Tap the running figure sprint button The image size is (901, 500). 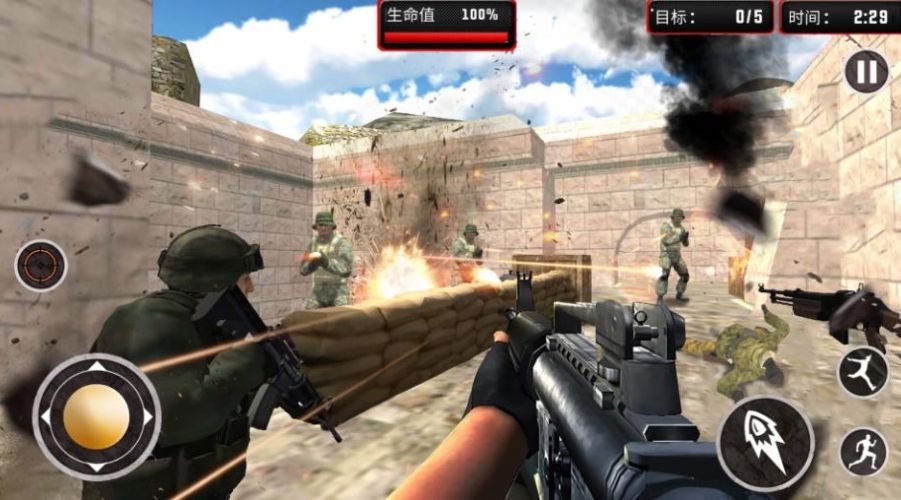pos(863,452)
